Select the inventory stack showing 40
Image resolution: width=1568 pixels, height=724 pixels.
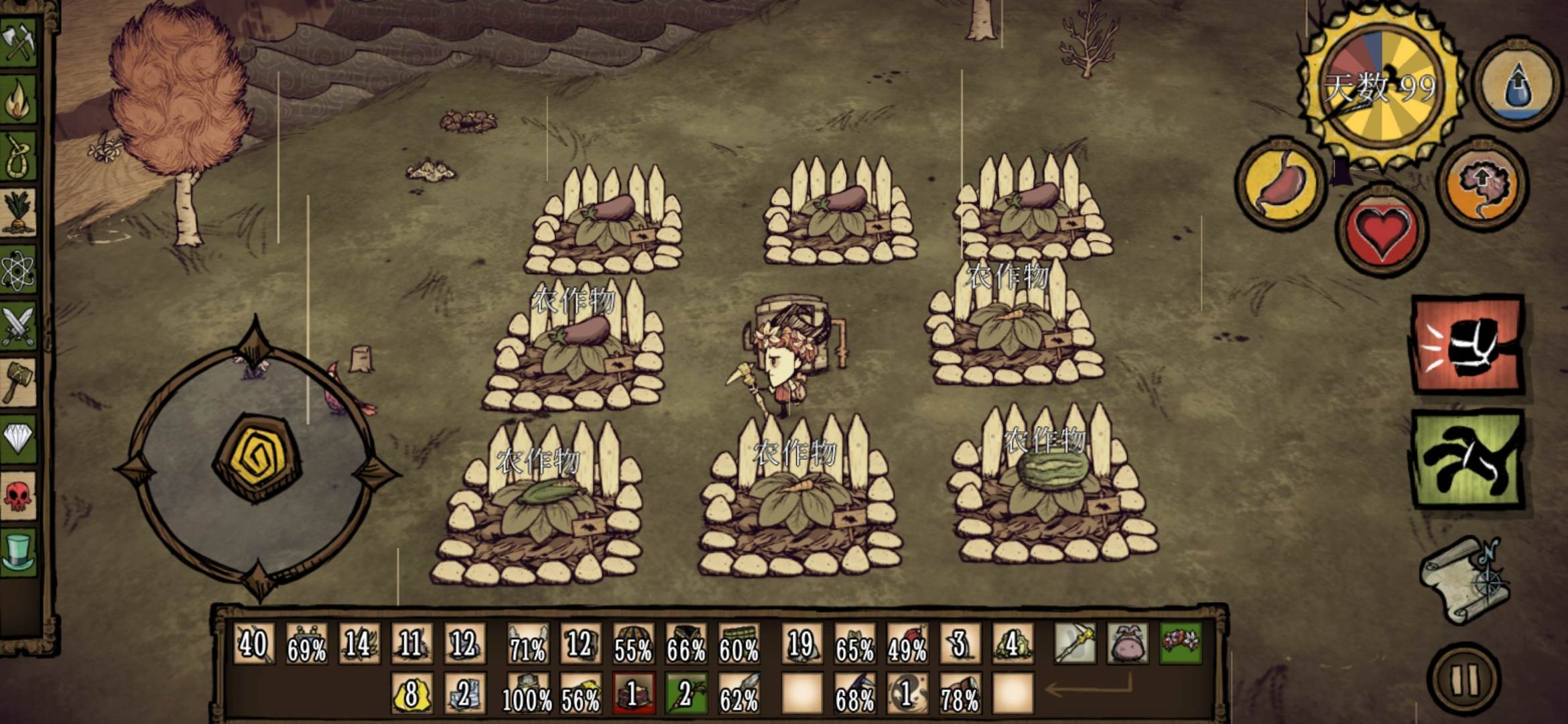point(253,644)
